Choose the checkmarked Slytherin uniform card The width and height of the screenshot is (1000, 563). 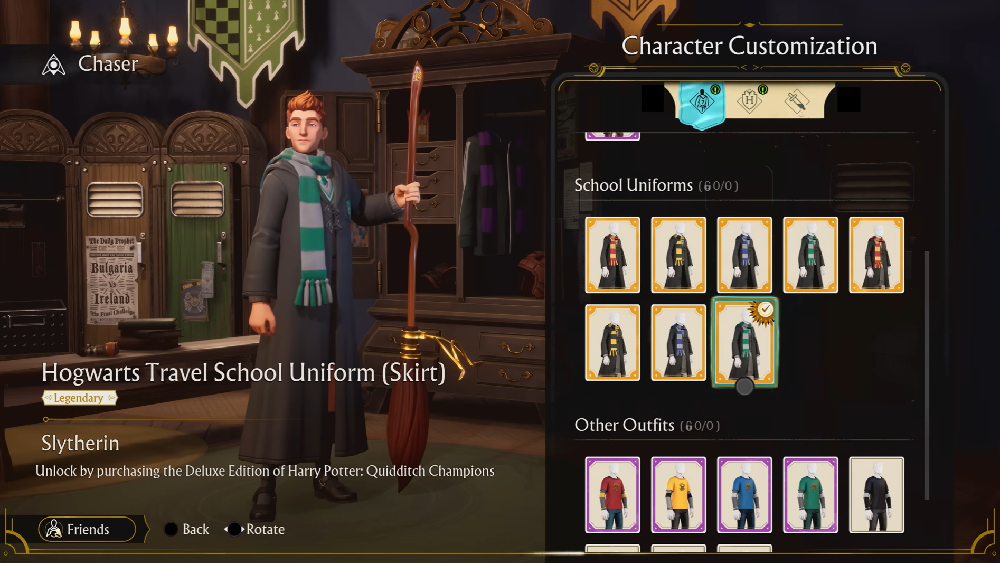point(744,341)
